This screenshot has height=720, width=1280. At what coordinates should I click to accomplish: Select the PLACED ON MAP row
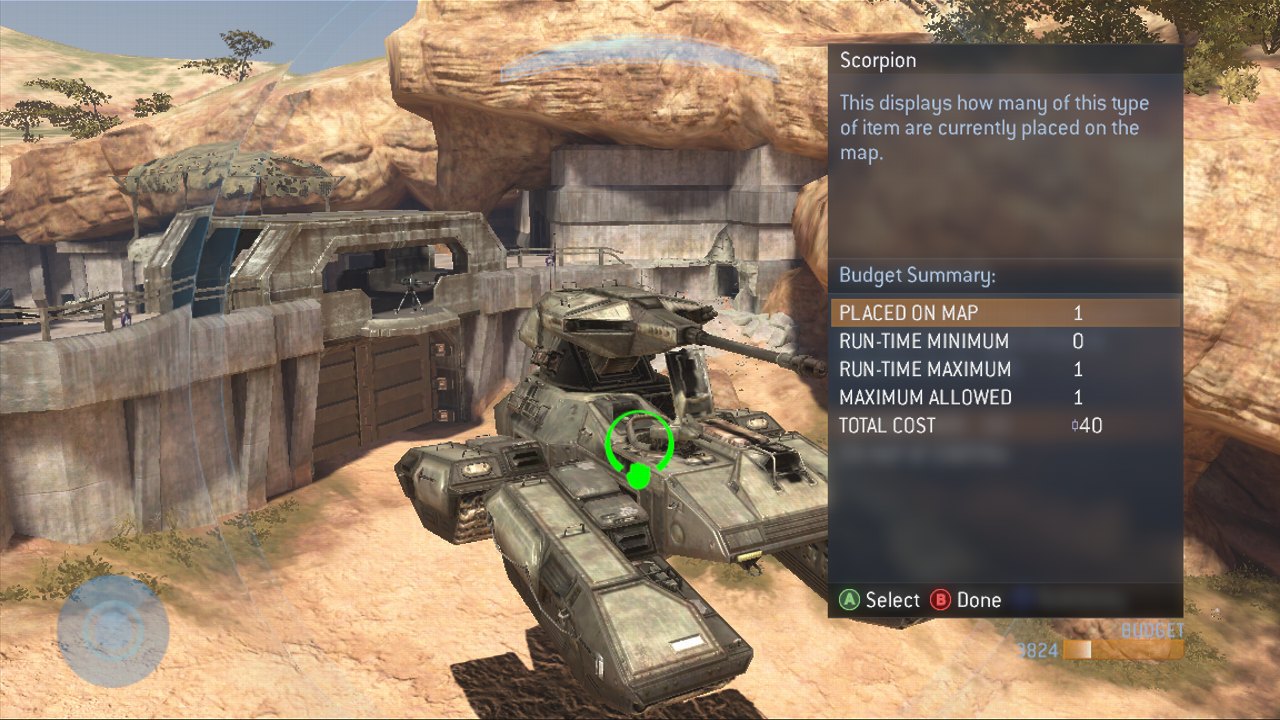point(1004,313)
